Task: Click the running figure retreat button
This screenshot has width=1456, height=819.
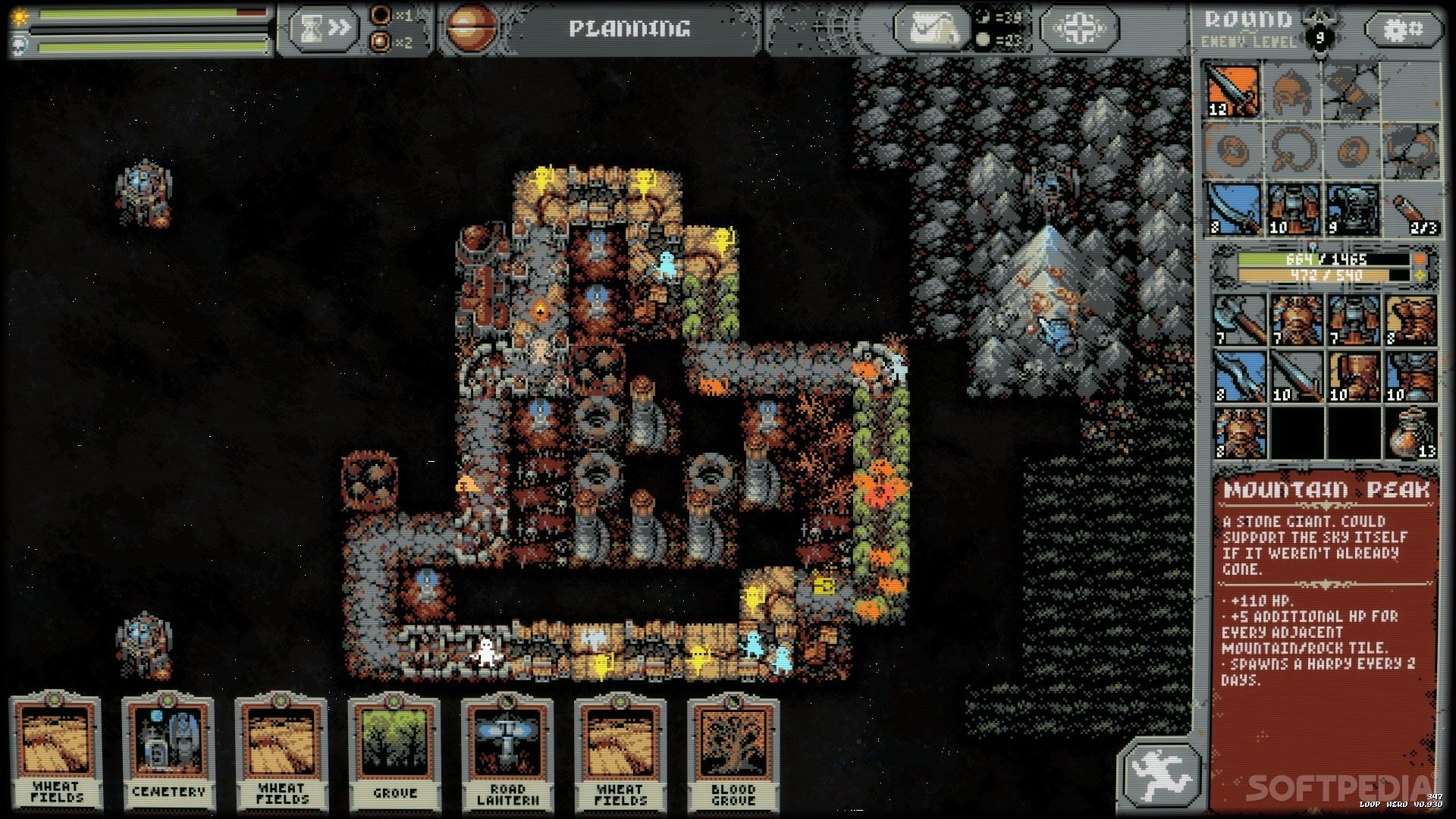Action: (x=1160, y=775)
